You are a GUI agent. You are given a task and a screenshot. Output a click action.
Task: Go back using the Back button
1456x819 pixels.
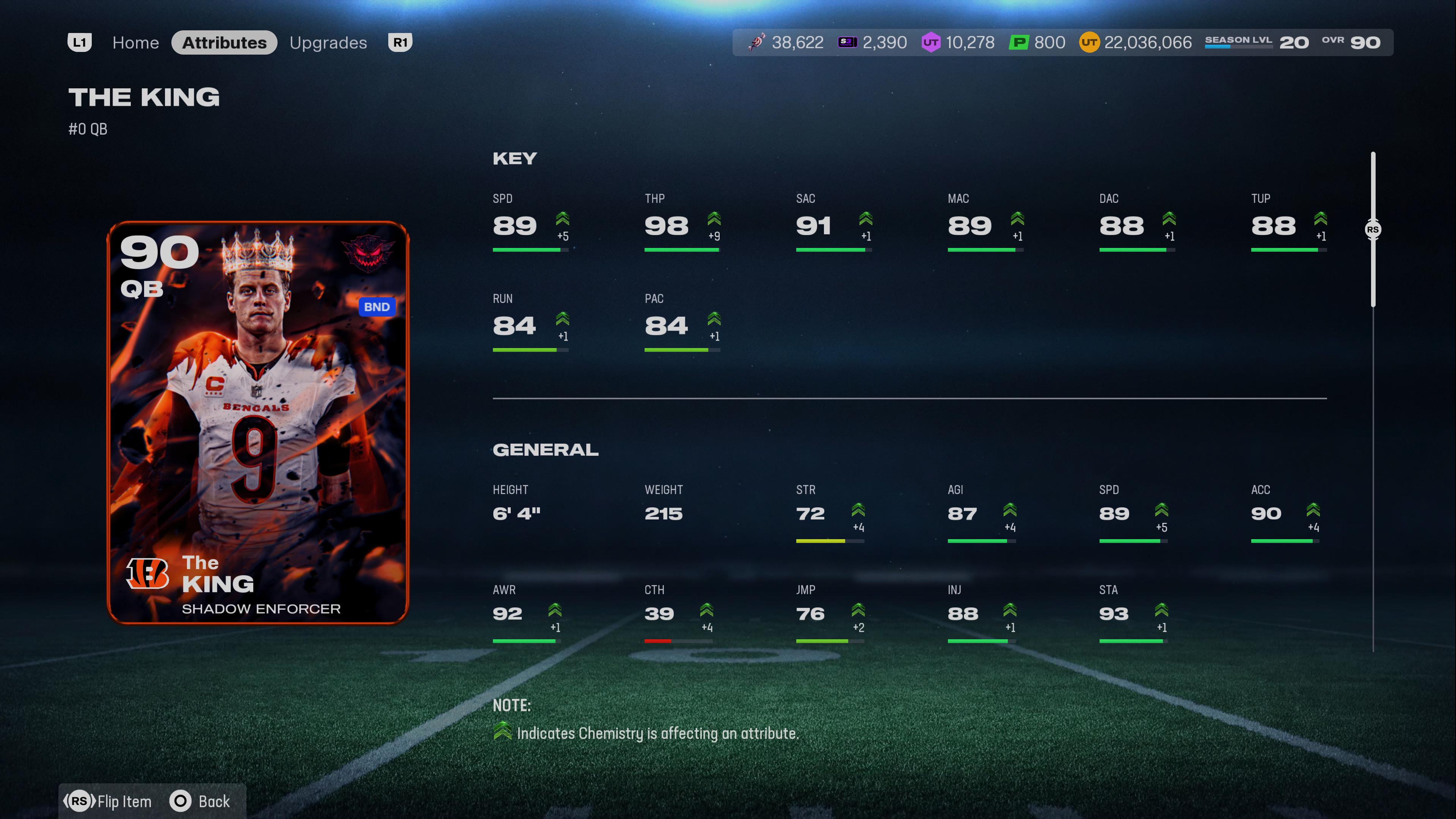201,801
